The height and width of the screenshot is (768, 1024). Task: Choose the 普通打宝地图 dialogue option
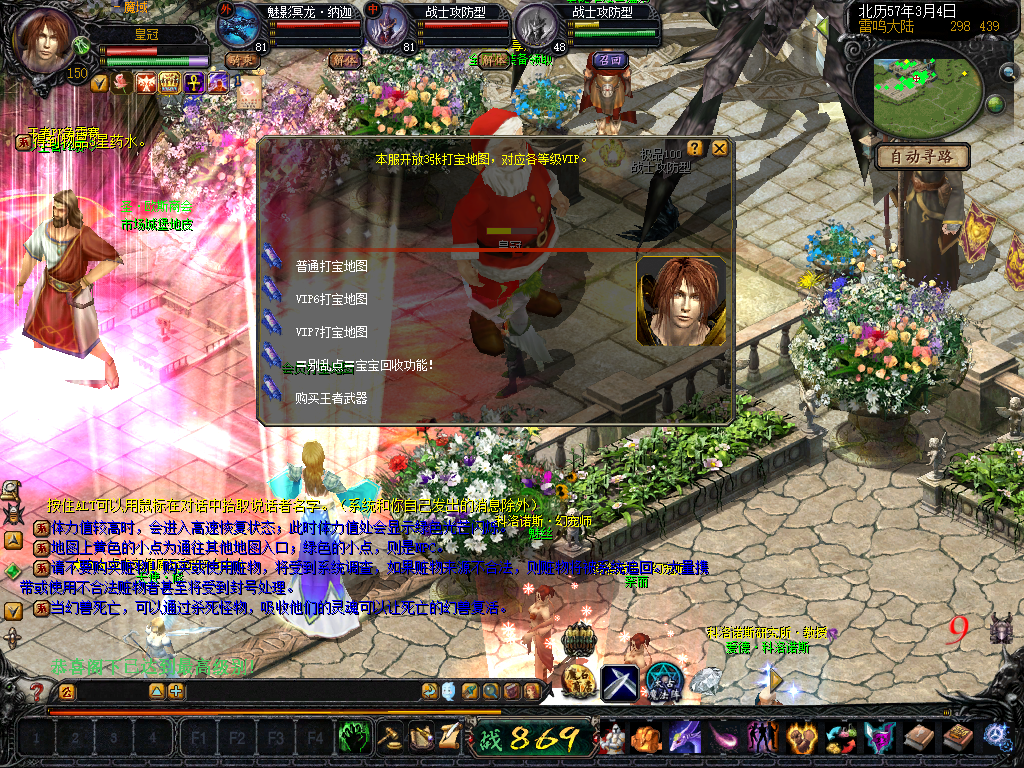[331, 267]
